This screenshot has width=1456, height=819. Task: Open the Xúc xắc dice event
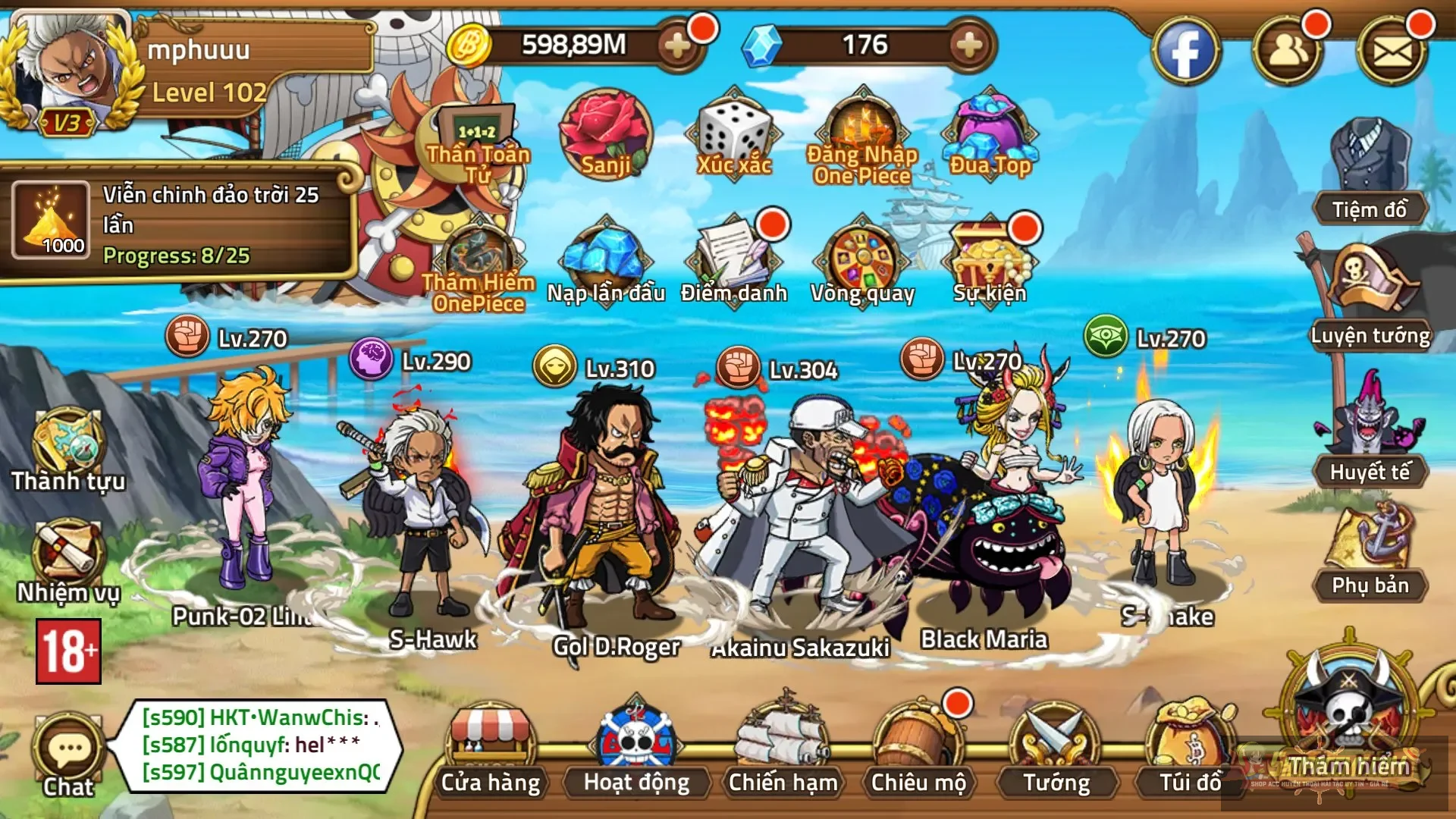(734, 136)
